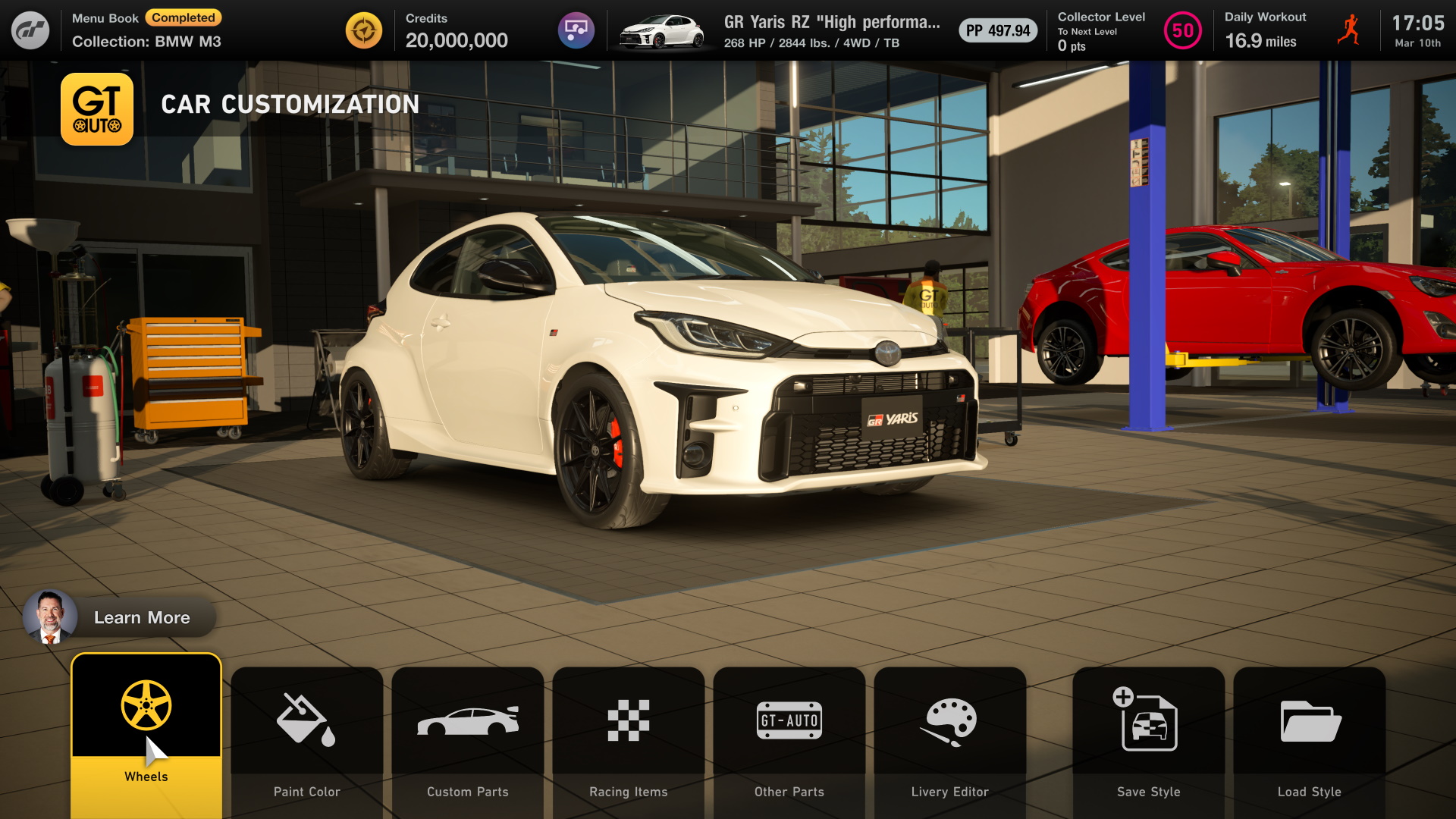
Task: Click the gold credits coin icon
Action: [364, 30]
